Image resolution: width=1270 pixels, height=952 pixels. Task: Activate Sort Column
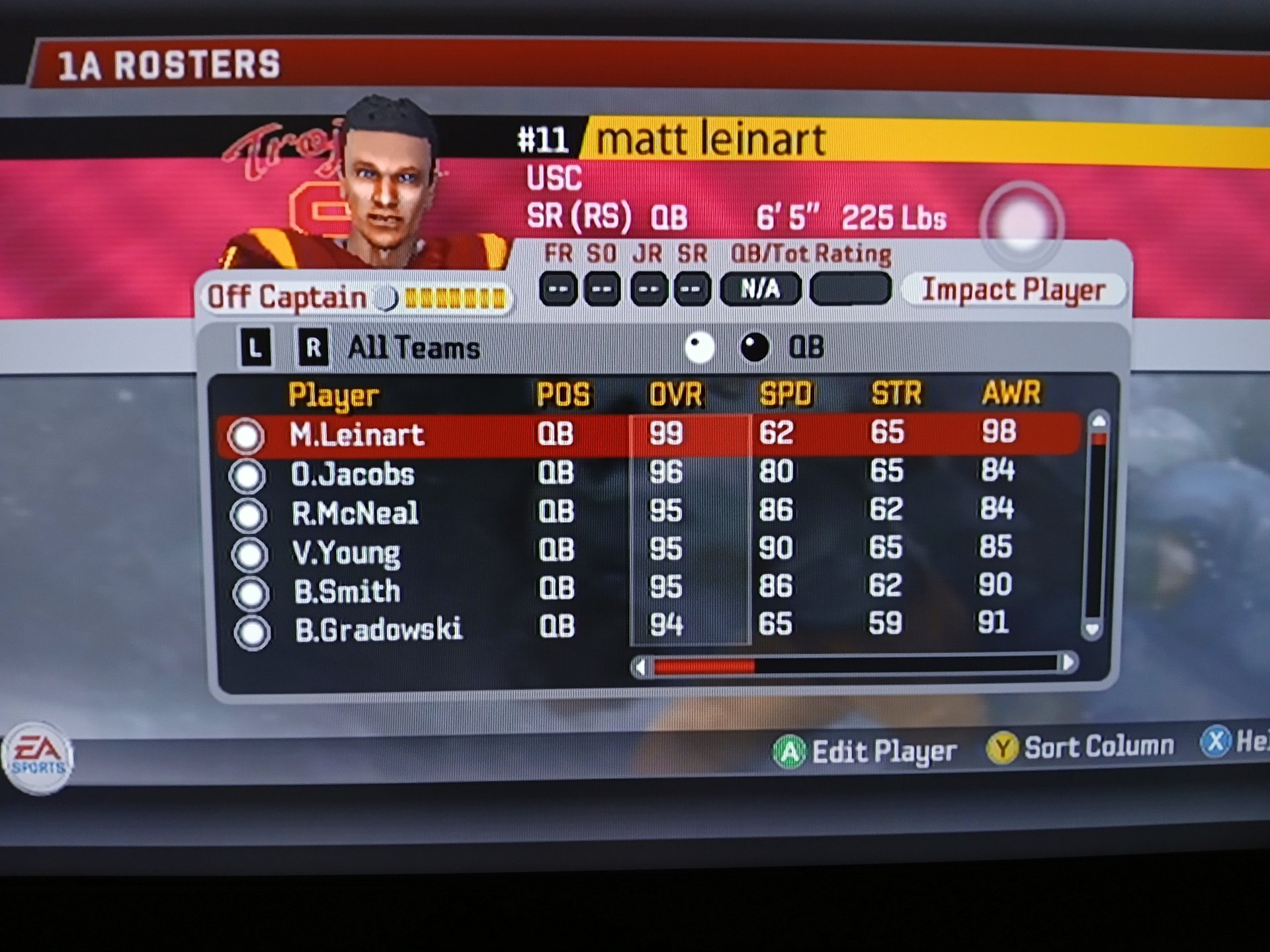[1080, 748]
